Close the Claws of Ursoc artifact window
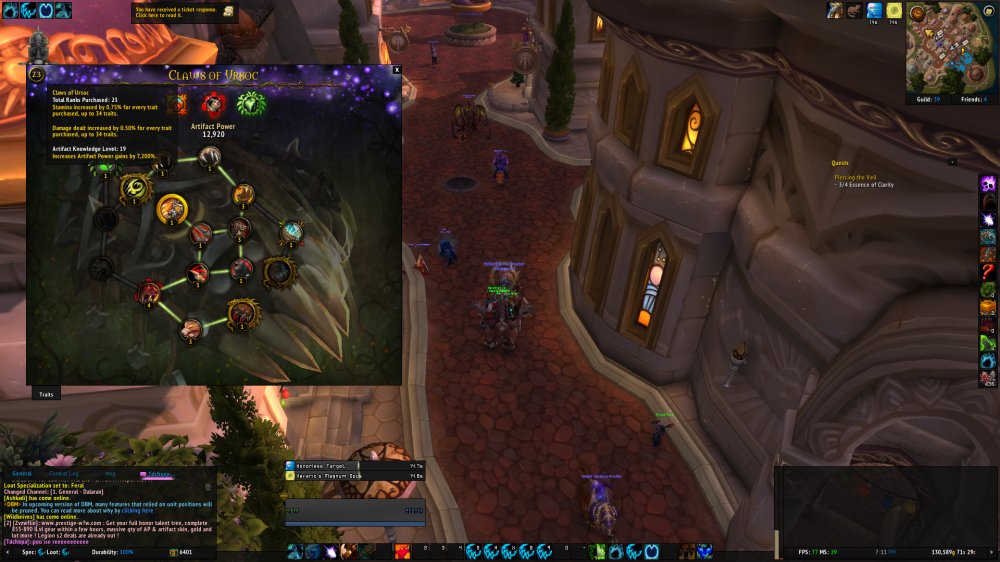Screen dimensions: 1000x562 click(397, 70)
